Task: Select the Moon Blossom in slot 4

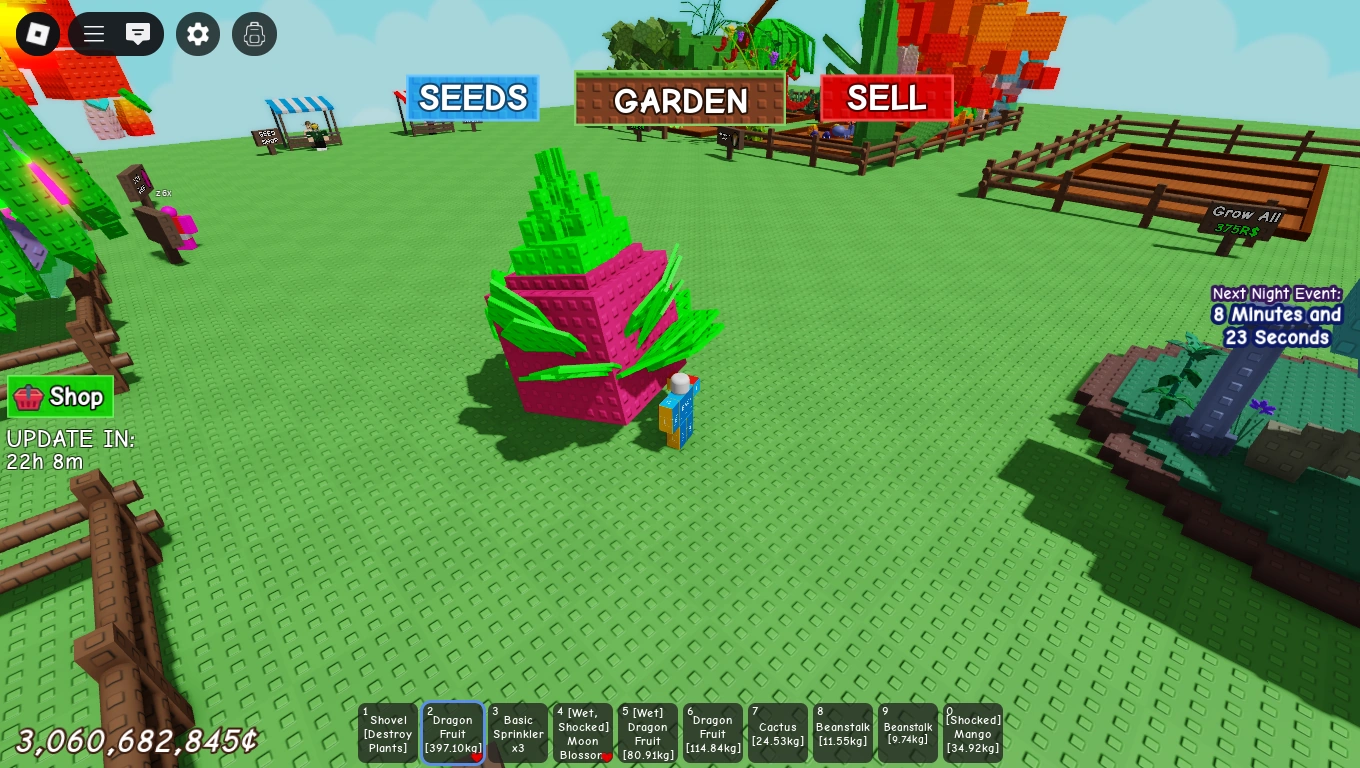Action: (x=583, y=733)
